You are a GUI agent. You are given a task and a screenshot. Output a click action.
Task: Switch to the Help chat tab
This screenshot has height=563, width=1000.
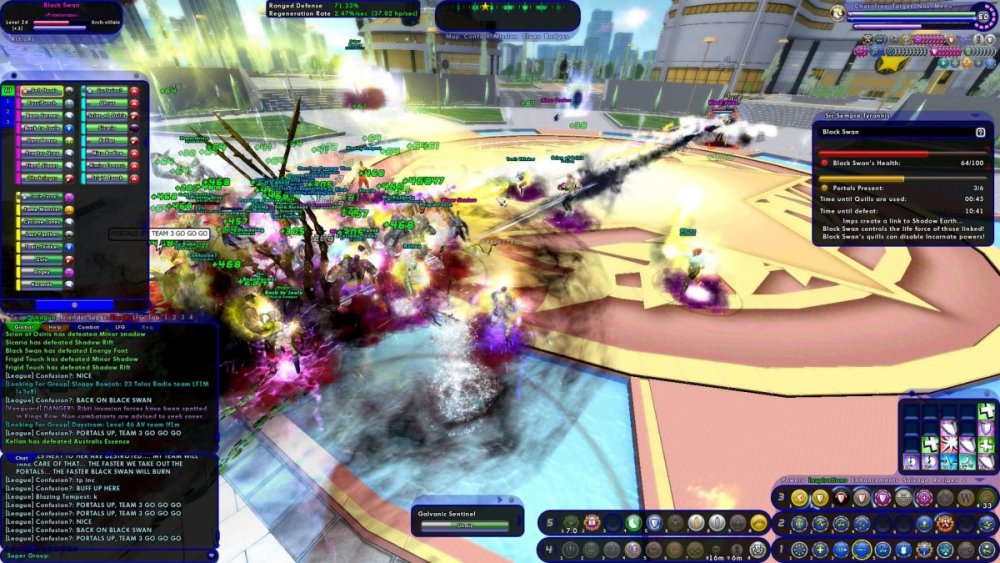click(x=55, y=327)
